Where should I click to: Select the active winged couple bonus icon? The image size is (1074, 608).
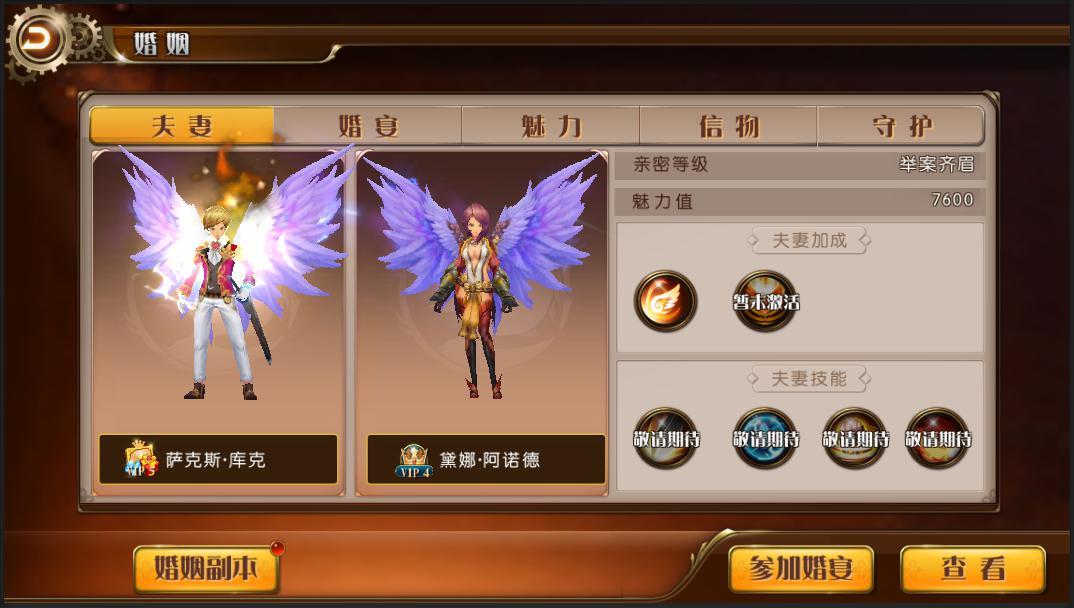pos(665,301)
